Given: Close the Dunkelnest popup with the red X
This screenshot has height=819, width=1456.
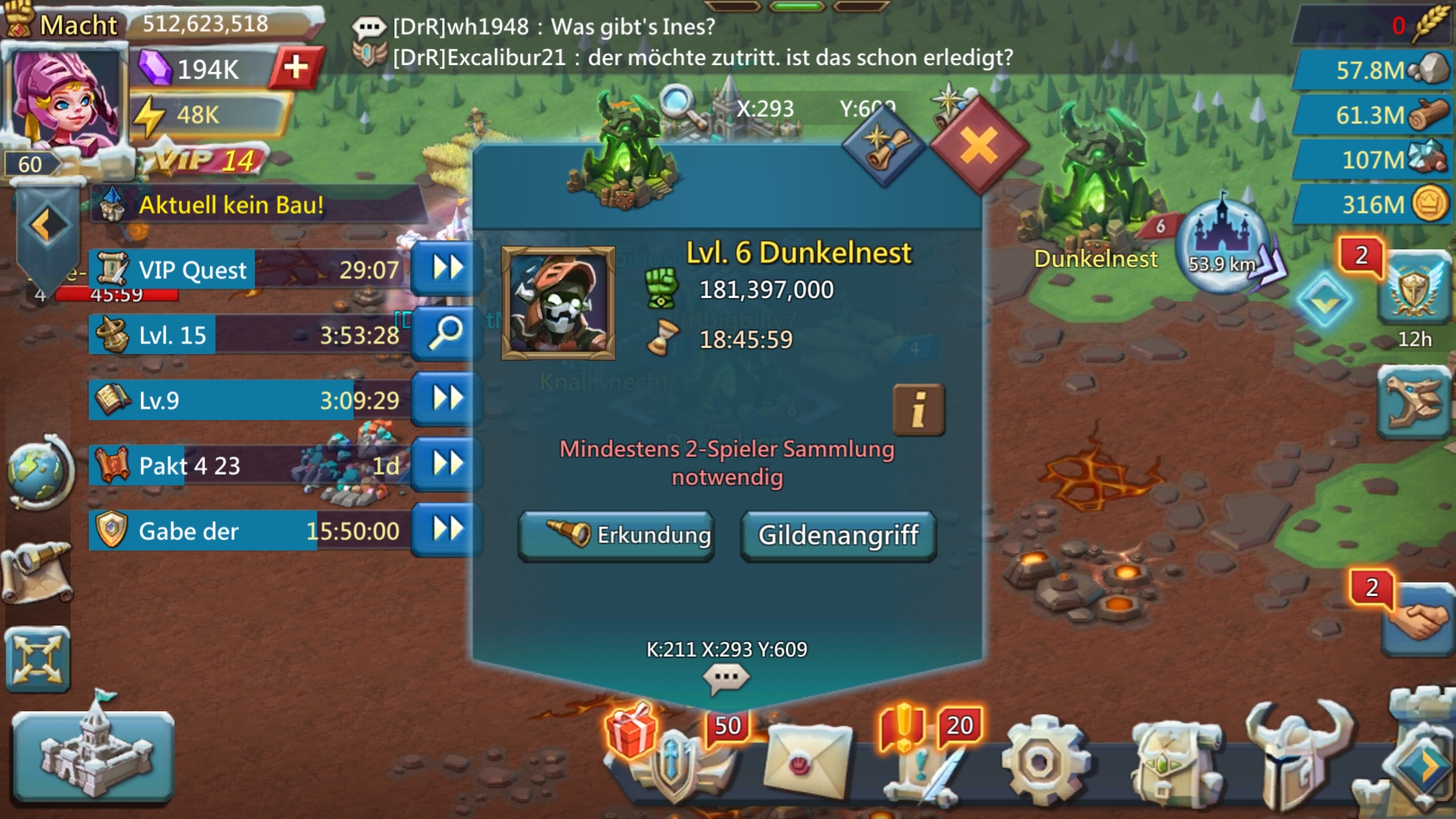Looking at the screenshot, I should pyautogui.click(x=979, y=146).
